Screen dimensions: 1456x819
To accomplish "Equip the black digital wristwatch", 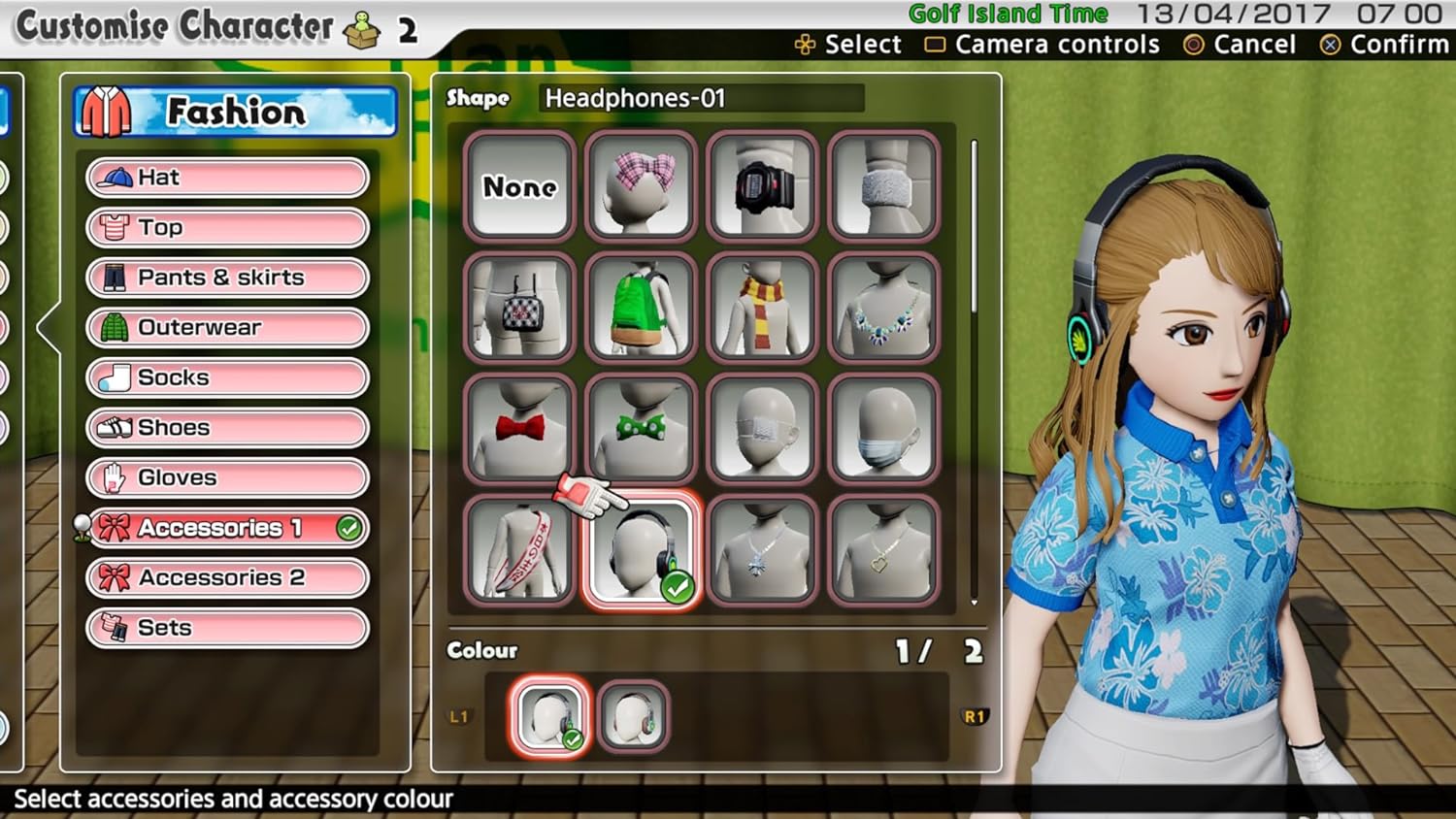I will point(763,186).
